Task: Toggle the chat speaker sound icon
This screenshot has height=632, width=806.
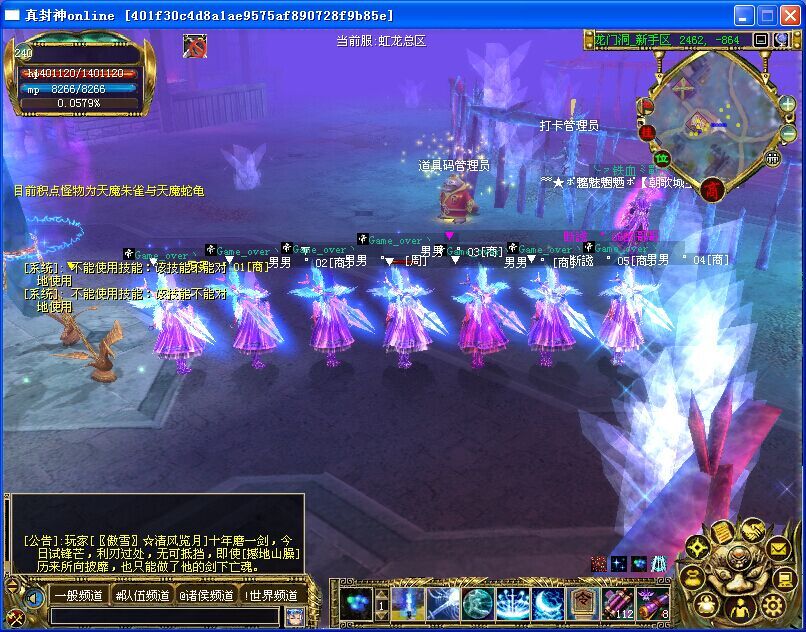Action: (34, 598)
